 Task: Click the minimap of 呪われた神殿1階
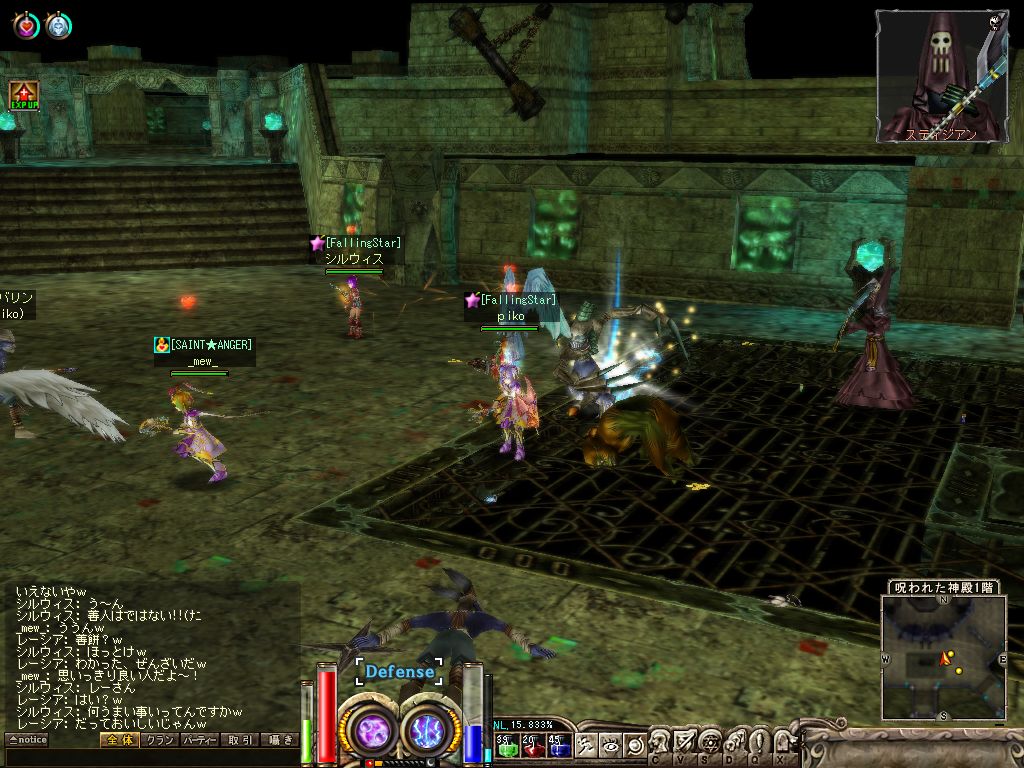click(943, 658)
